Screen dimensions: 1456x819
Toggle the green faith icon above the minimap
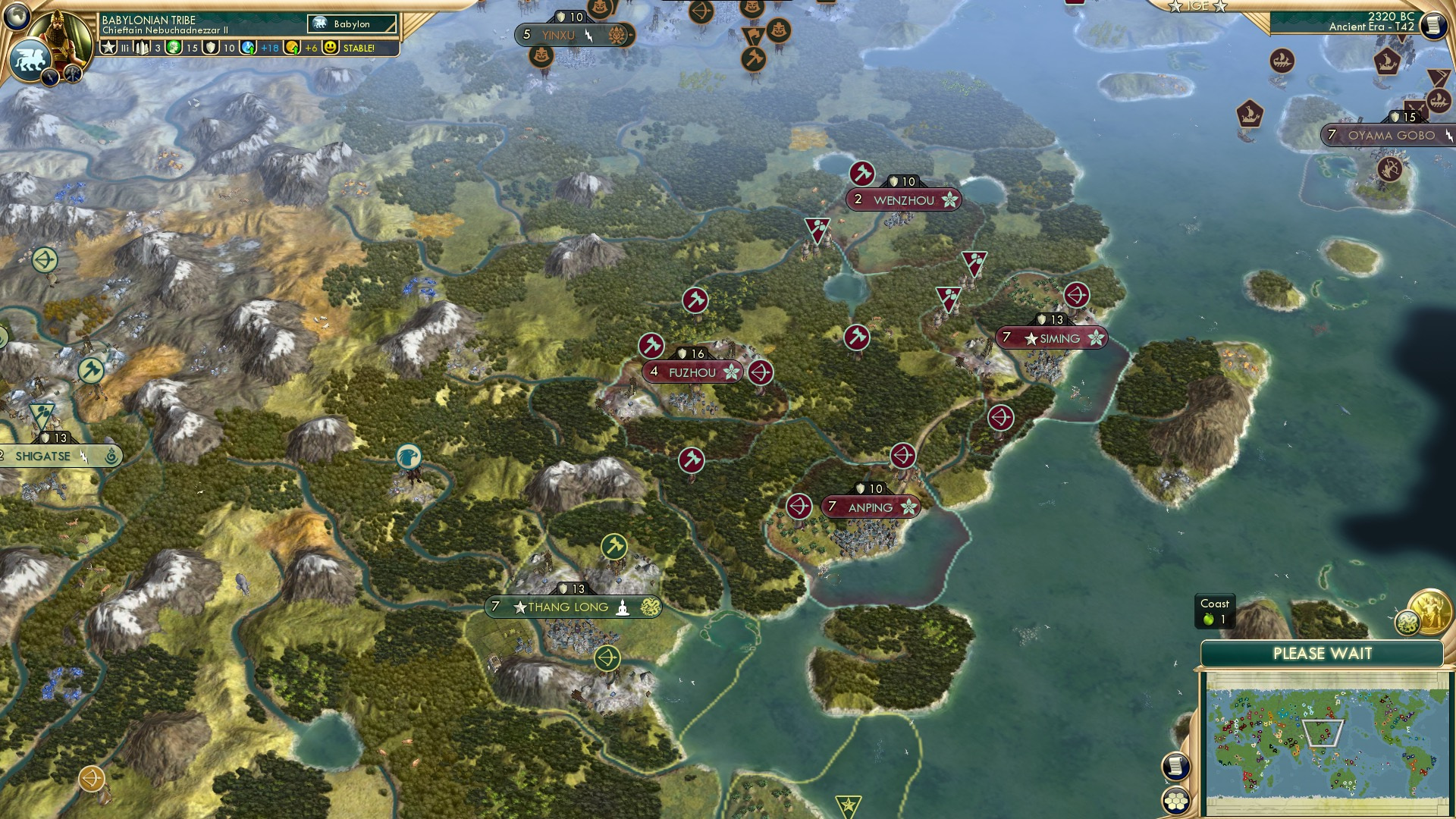point(1407,623)
